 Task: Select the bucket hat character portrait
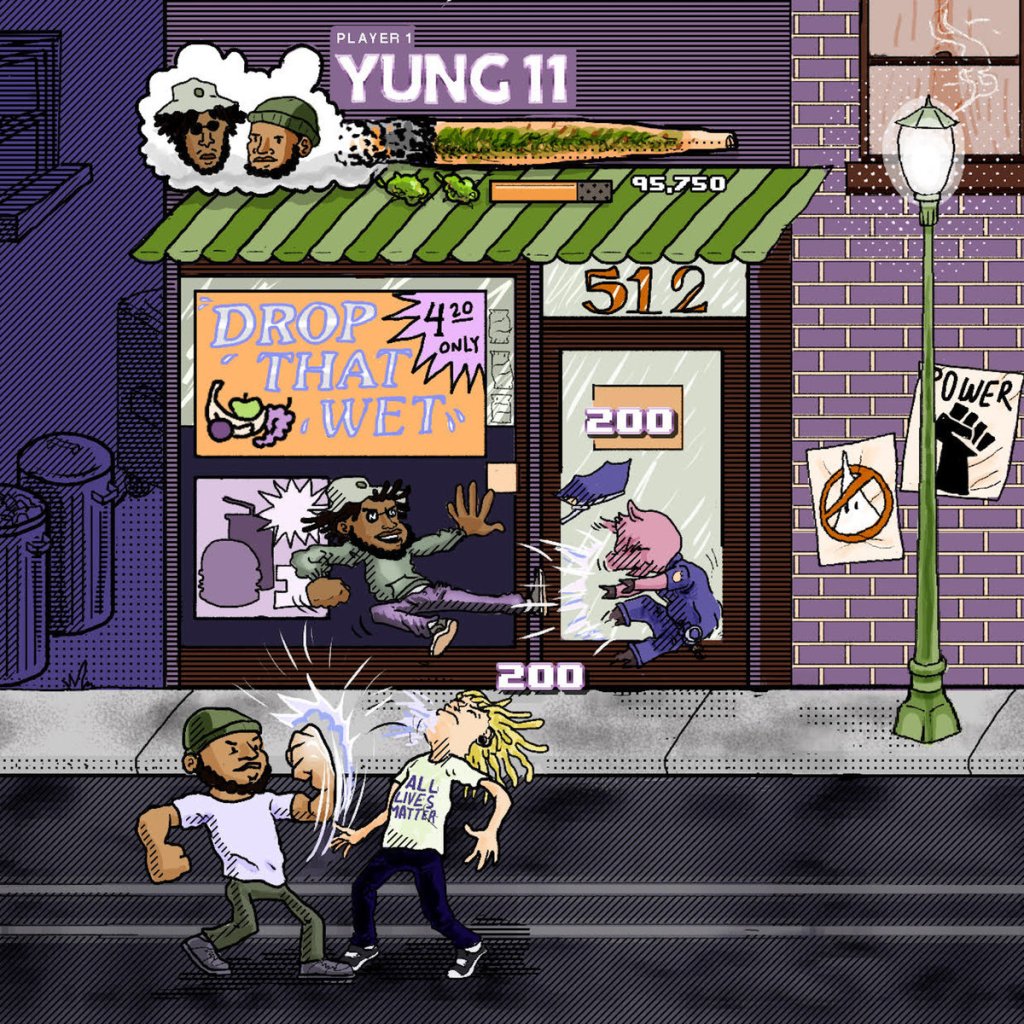pyautogui.click(x=203, y=126)
